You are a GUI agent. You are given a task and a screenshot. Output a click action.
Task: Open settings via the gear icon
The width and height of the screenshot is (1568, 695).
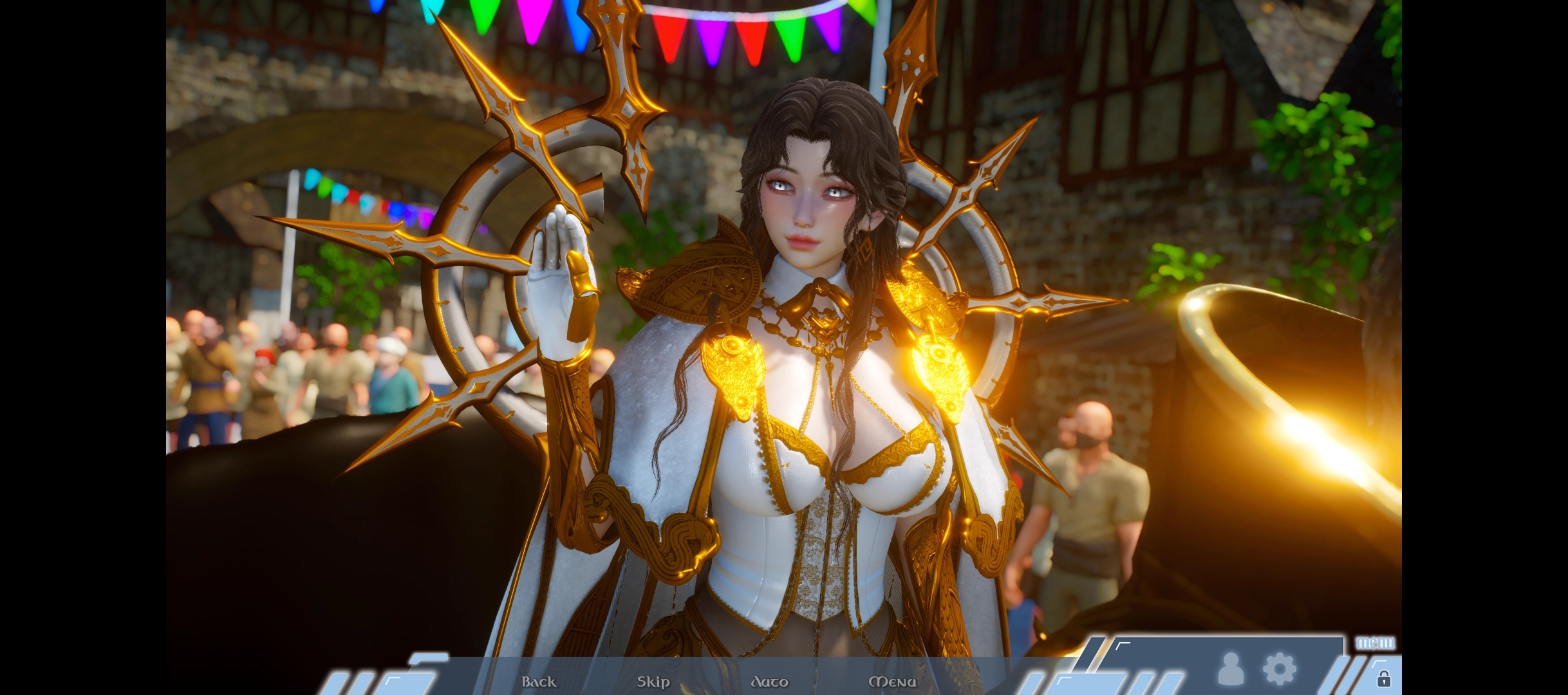pyautogui.click(x=1280, y=669)
